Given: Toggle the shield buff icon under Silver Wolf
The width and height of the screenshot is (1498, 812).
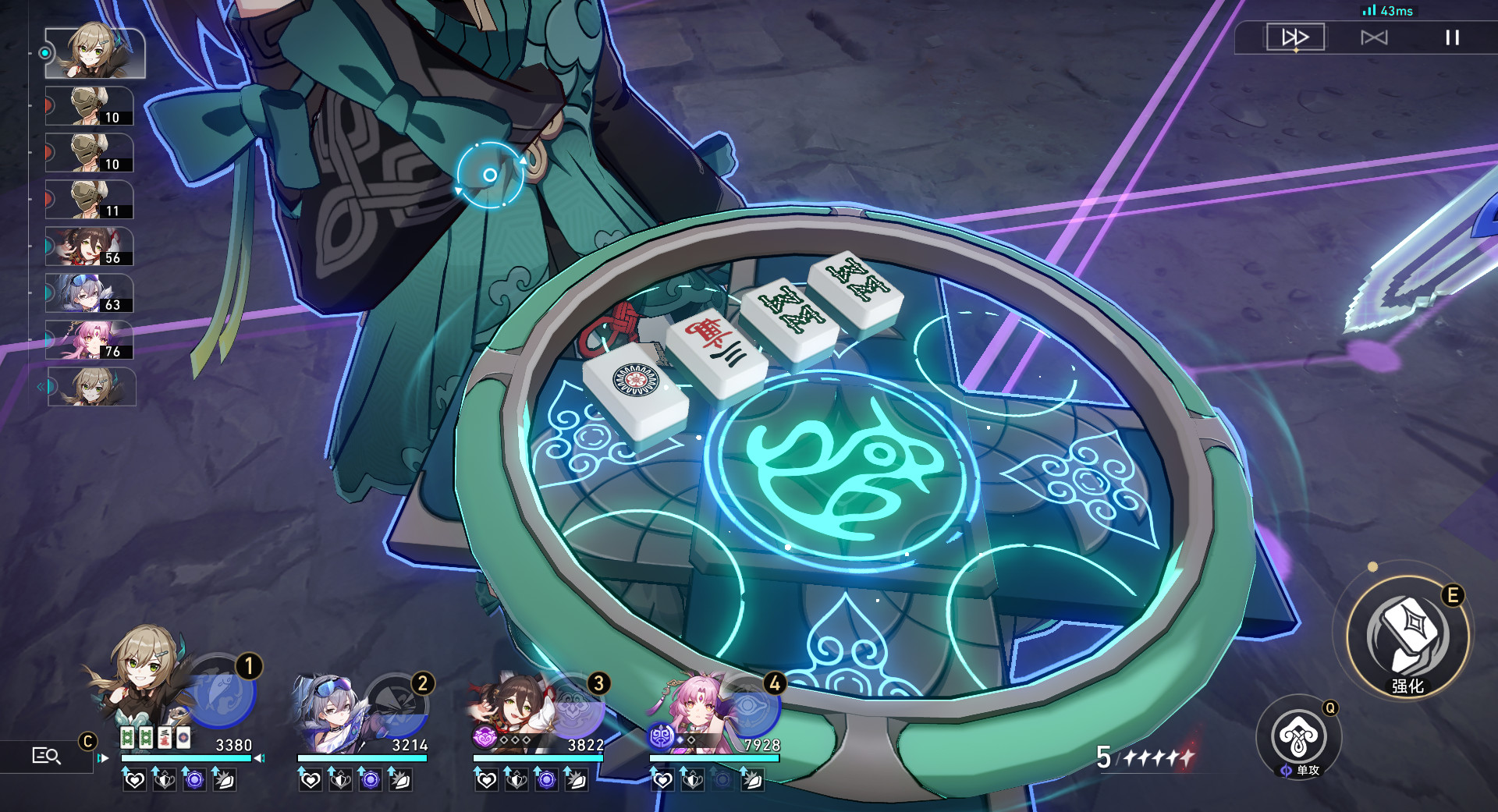Looking at the screenshot, I should [340, 781].
